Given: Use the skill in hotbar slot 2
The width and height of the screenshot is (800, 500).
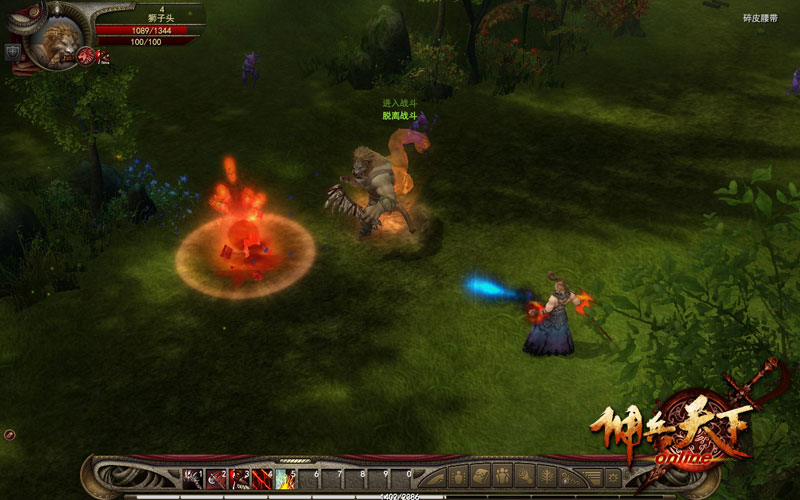Looking at the screenshot, I should (x=216, y=478).
